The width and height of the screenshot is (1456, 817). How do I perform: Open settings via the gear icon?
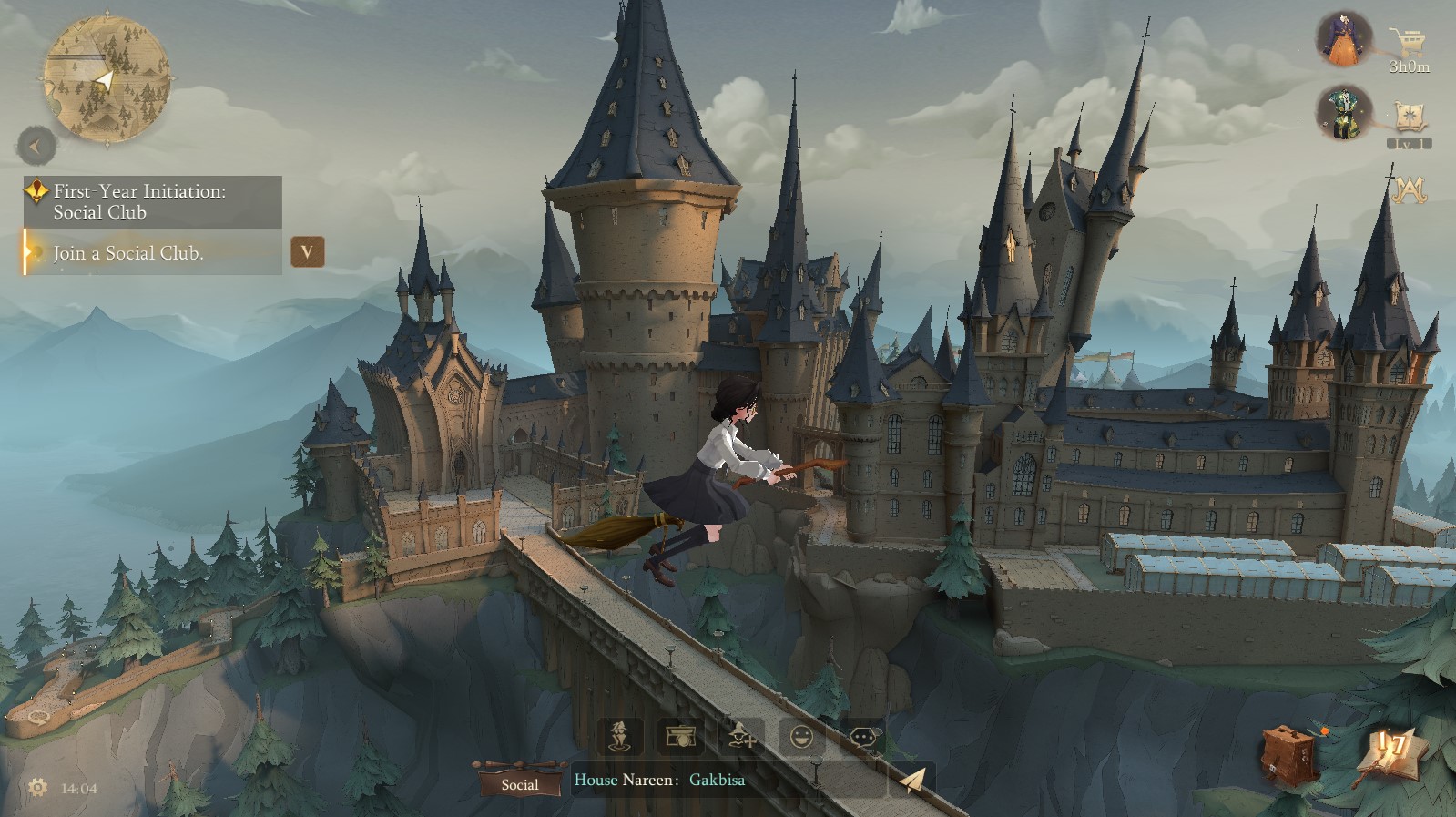[37, 787]
